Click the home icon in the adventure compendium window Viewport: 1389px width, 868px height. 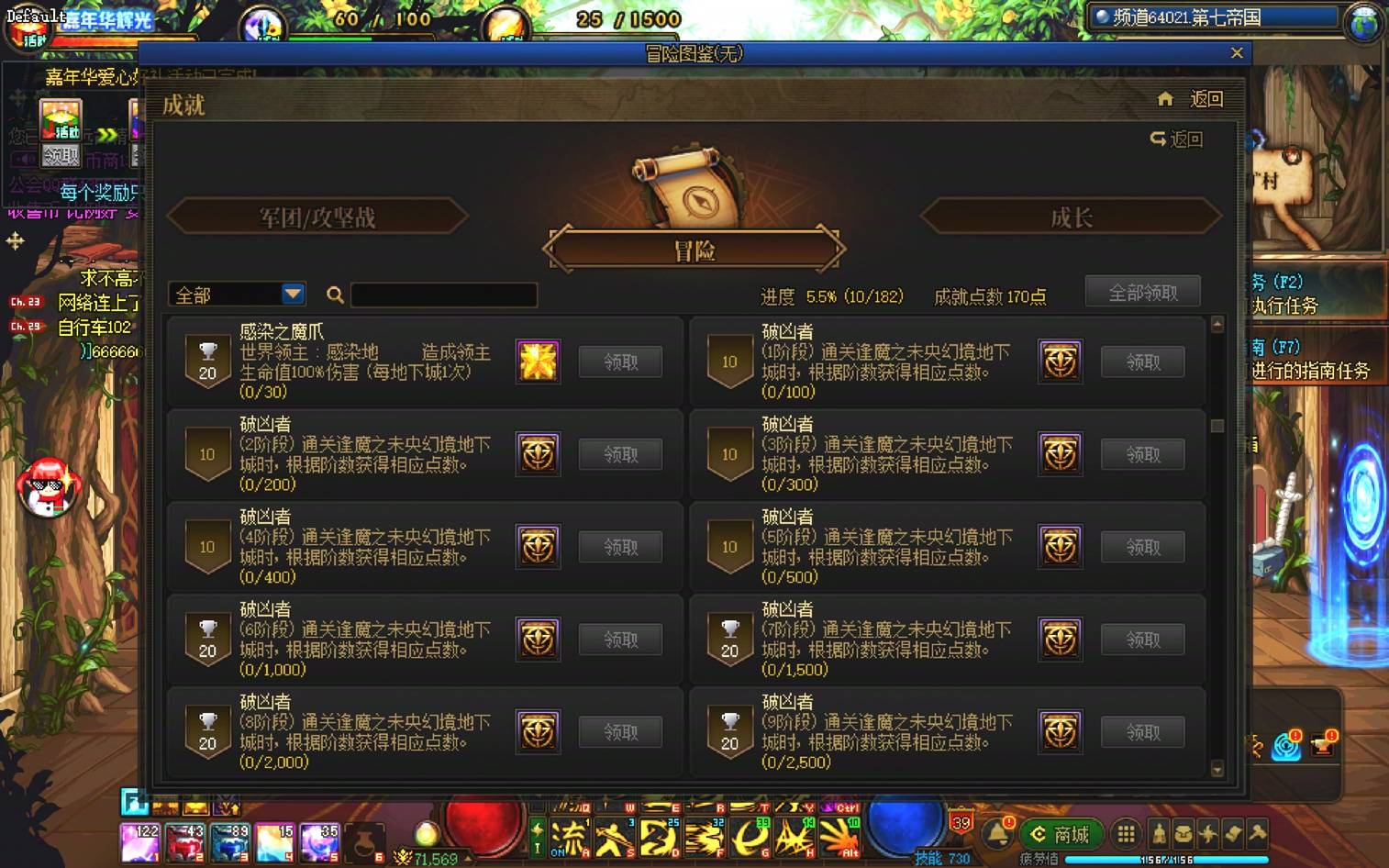[1164, 99]
